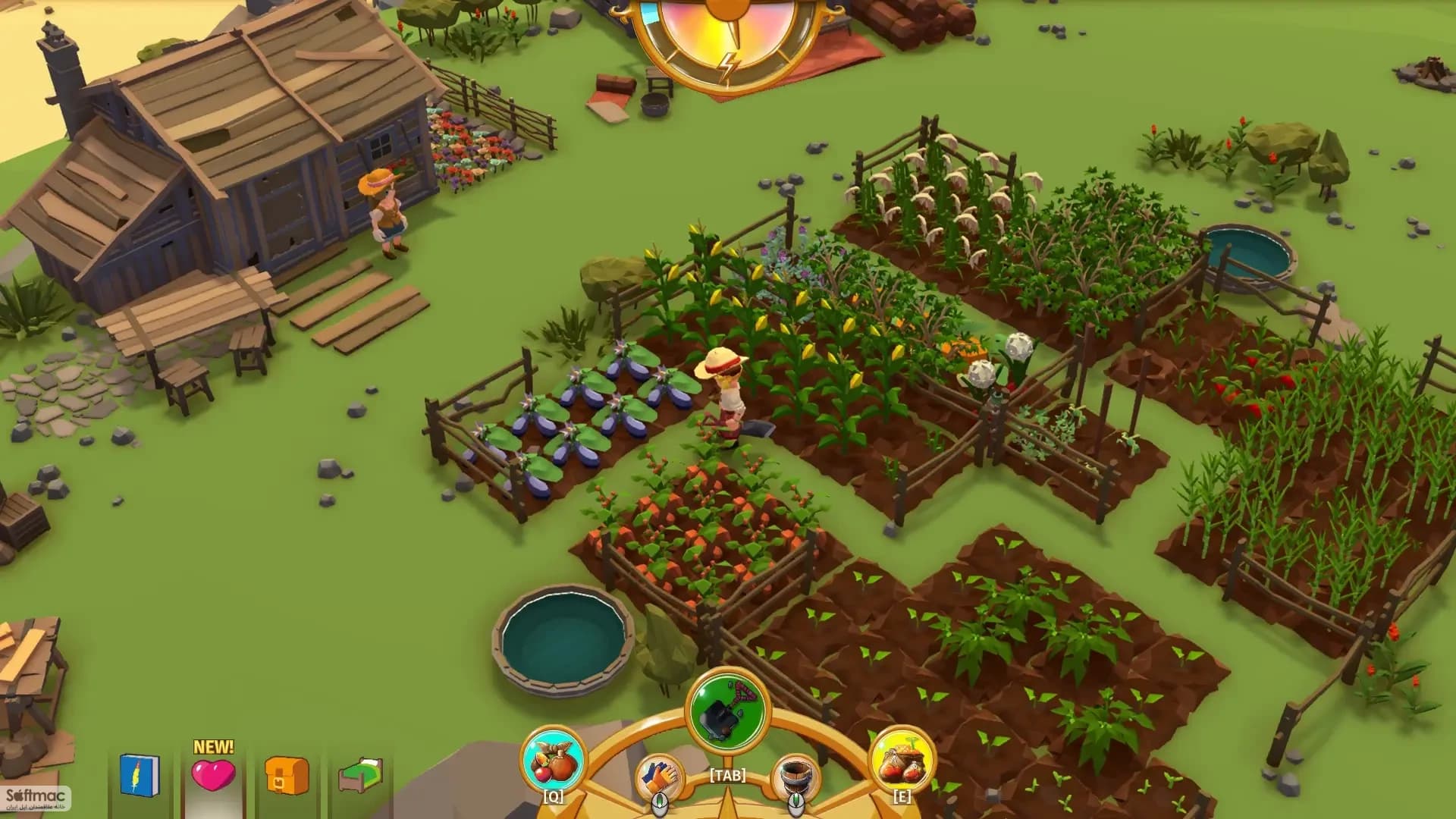Click the lightning bolt on the energy gauge
Image resolution: width=1456 pixels, height=819 pixels.
[x=729, y=64]
